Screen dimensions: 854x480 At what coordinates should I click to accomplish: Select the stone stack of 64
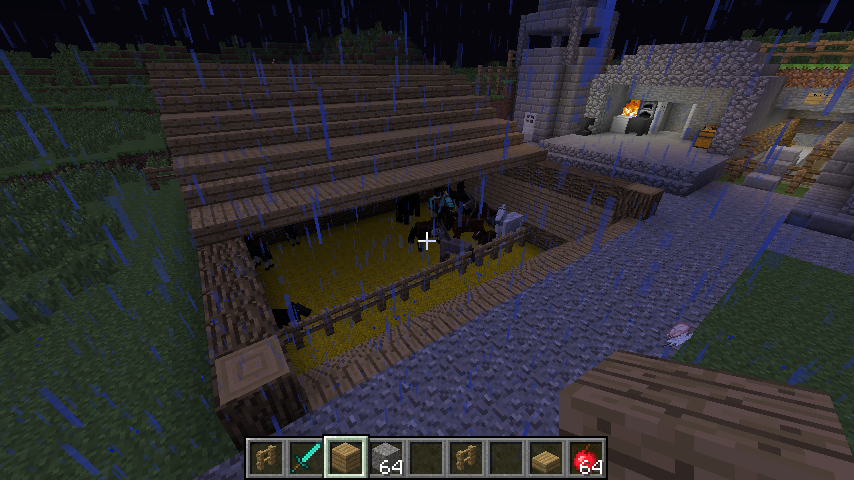386,457
